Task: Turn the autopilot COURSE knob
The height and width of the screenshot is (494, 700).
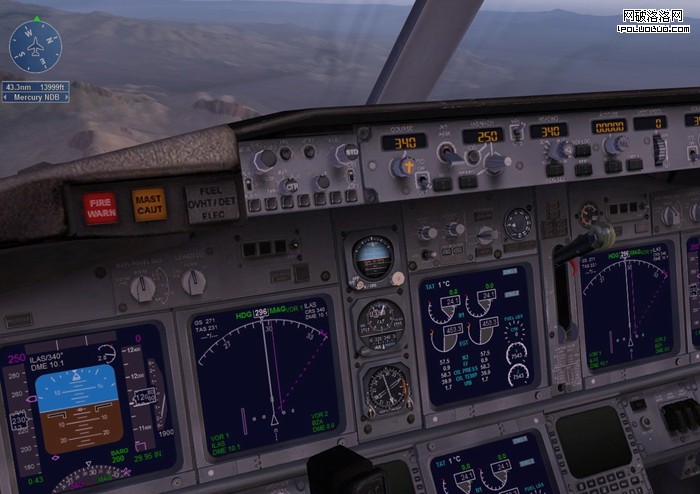Action: 403,166
